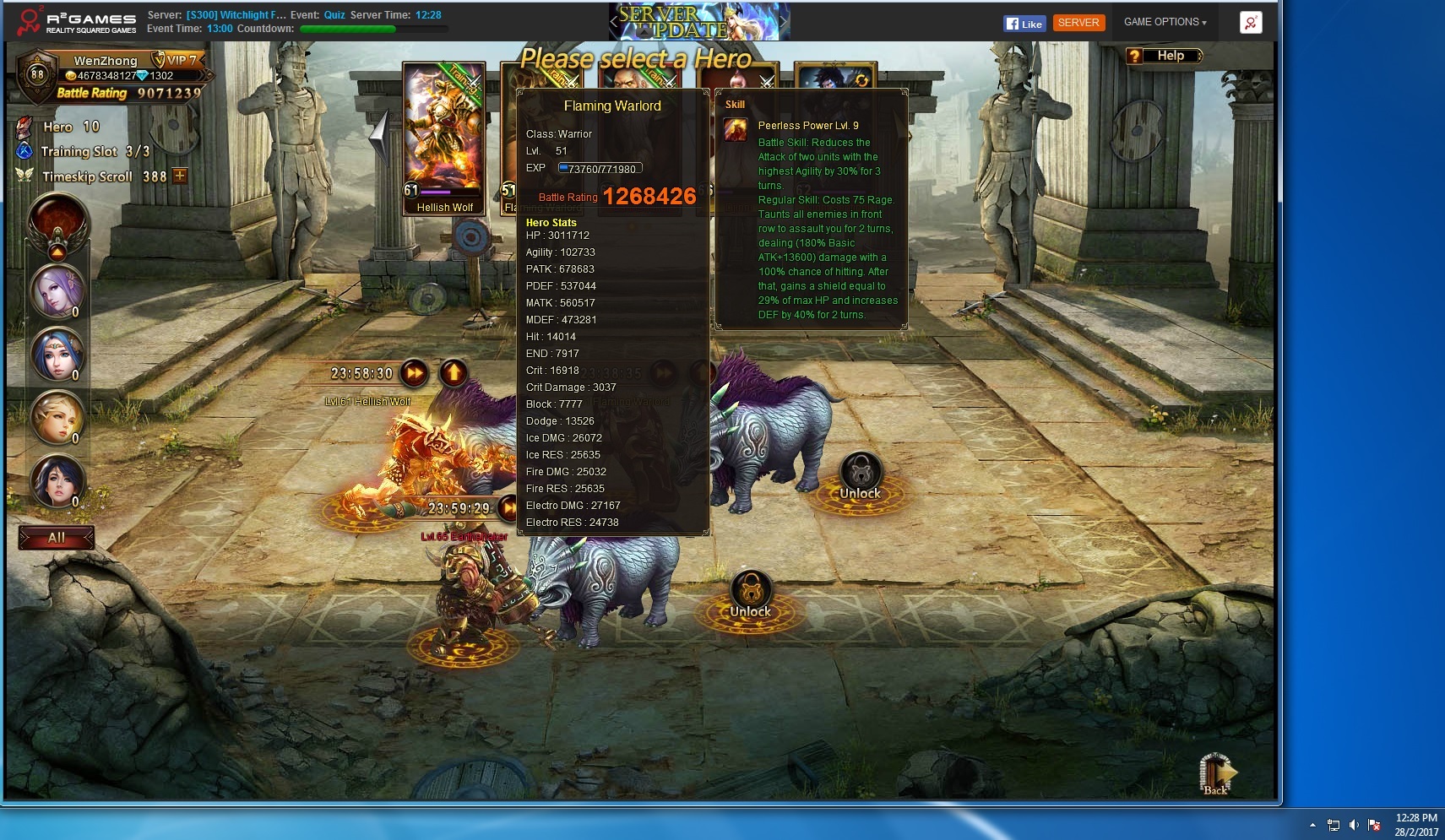
Task: Speed up Hellish Wolf training timer
Action: click(414, 372)
